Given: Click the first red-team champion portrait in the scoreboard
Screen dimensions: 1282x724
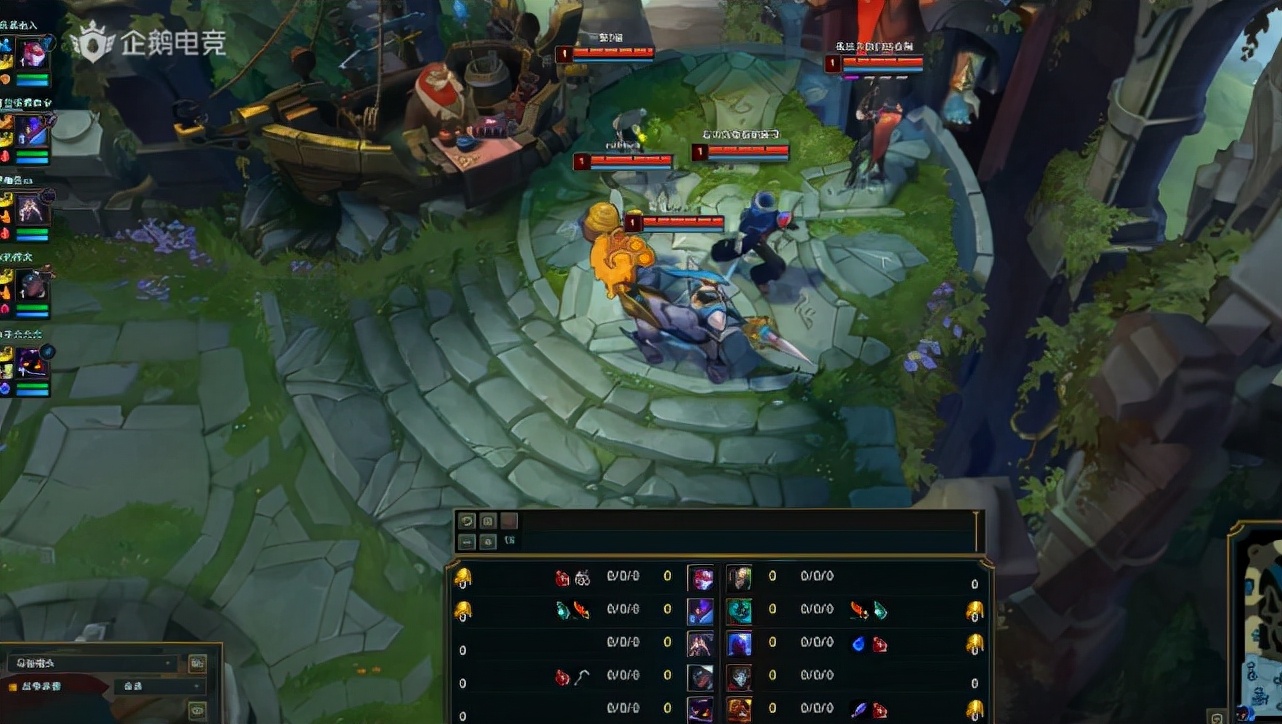Looking at the screenshot, I should (738, 578).
